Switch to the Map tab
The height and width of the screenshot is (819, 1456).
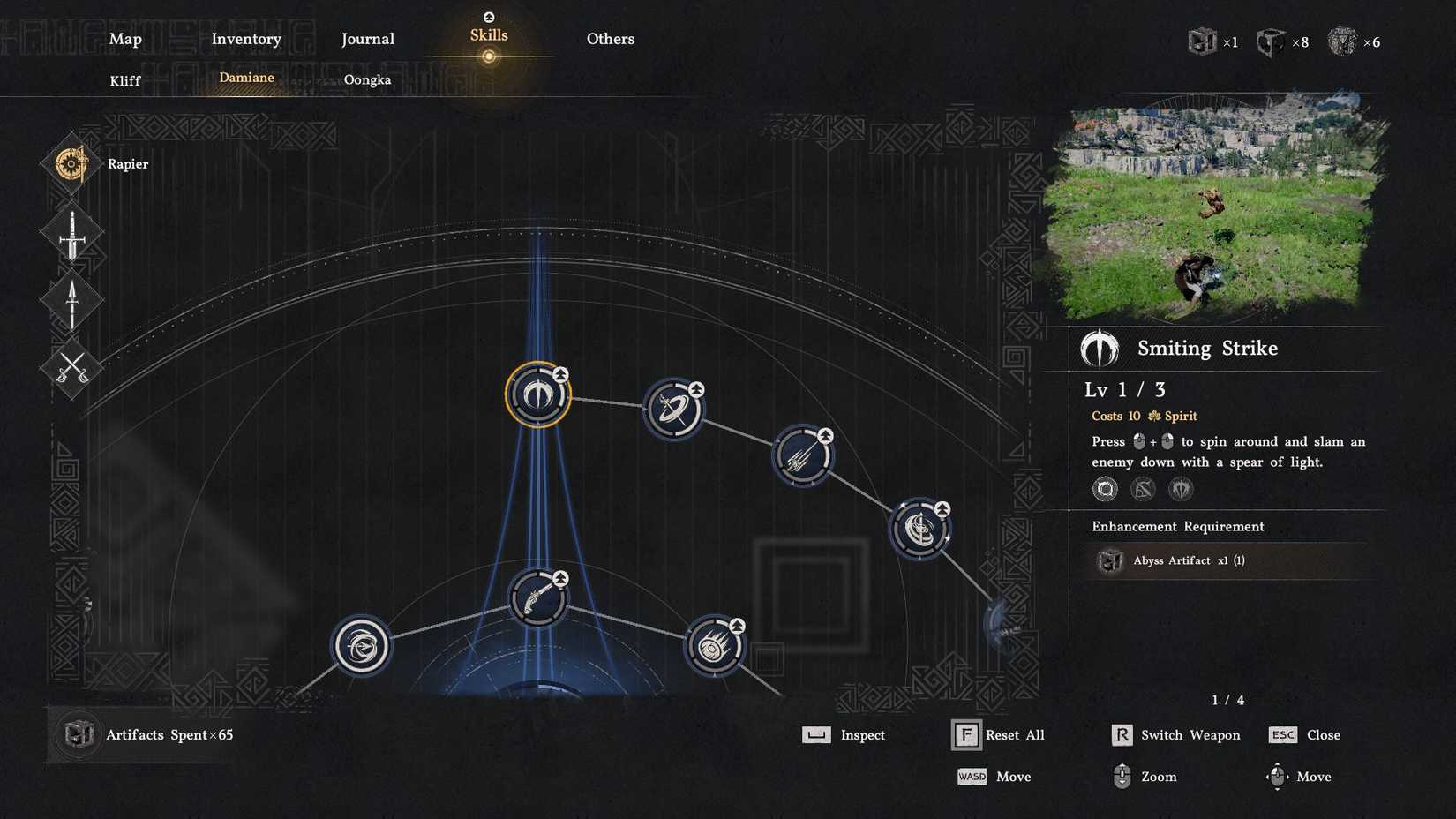pyautogui.click(x=124, y=39)
